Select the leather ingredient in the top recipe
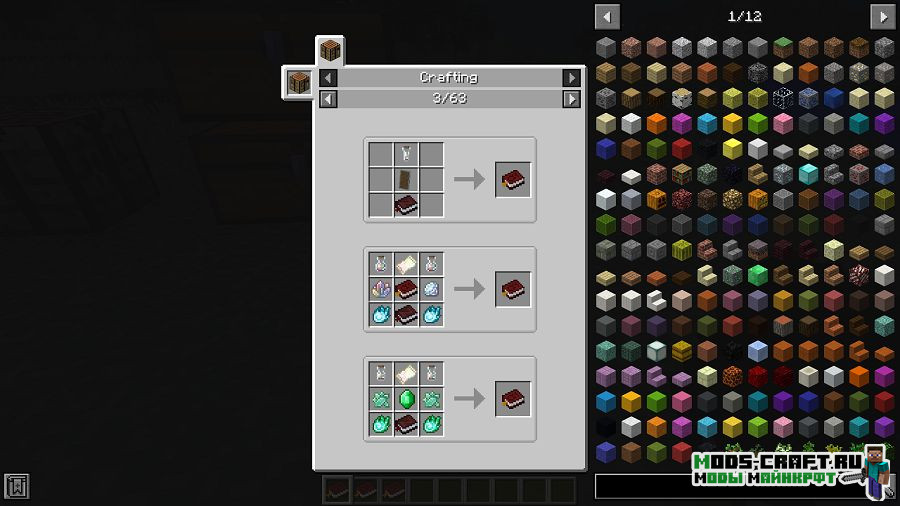Screen dimensions: 900x506 point(406,180)
